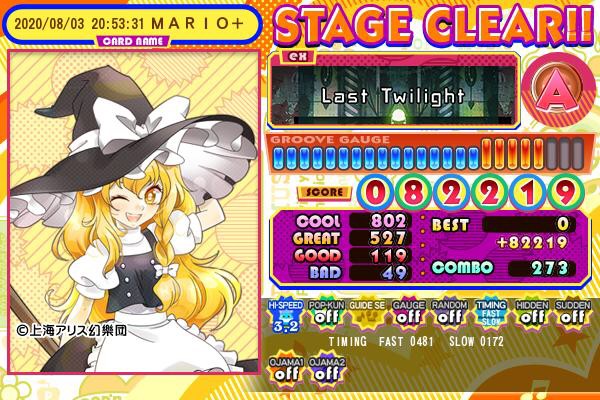Image resolution: width=600 pixels, height=400 pixels.
Task: Click the Last Twilight song banner
Action: [393, 95]
